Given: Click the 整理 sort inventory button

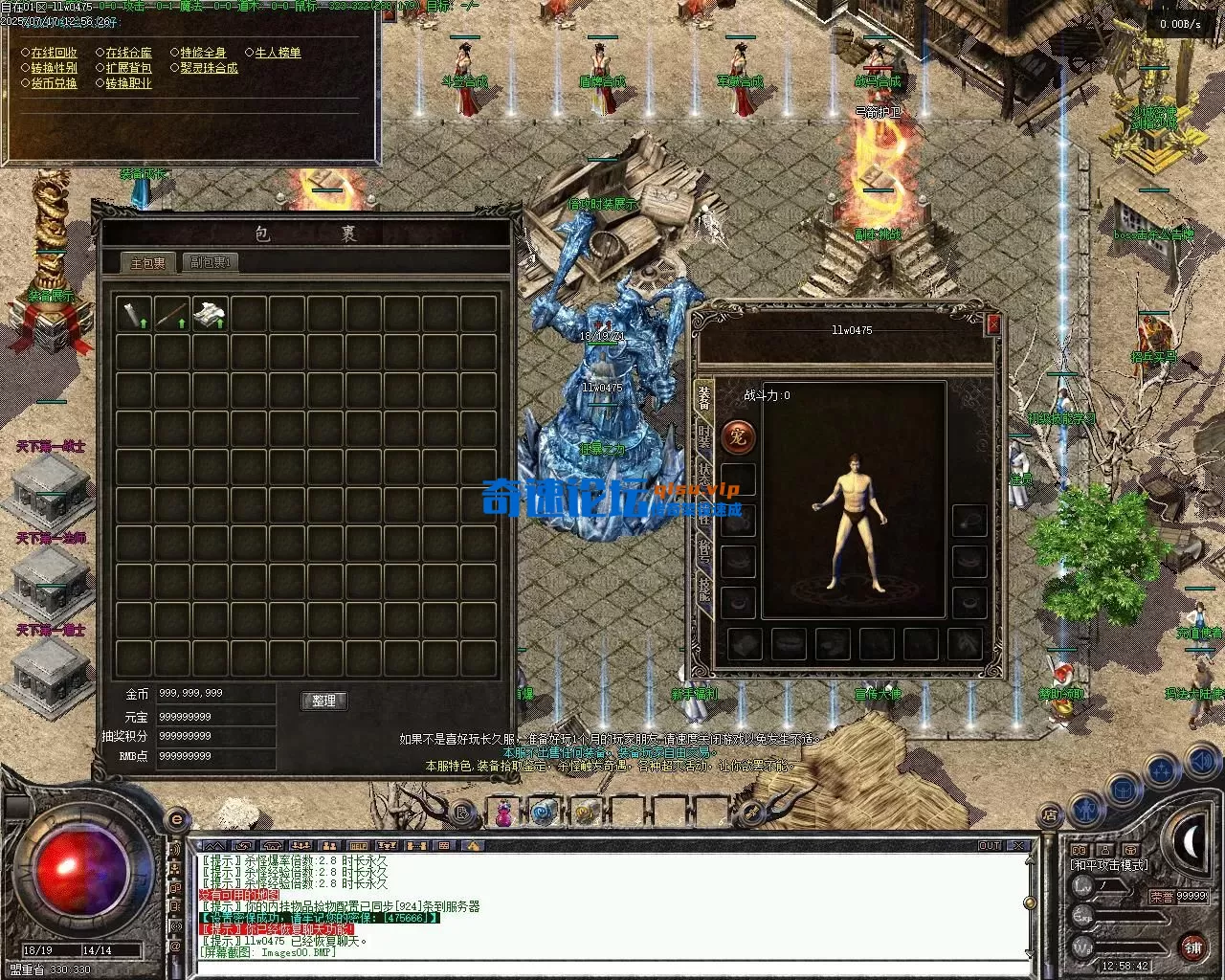Looking at the screenshot, I should (x=323, y=701).
